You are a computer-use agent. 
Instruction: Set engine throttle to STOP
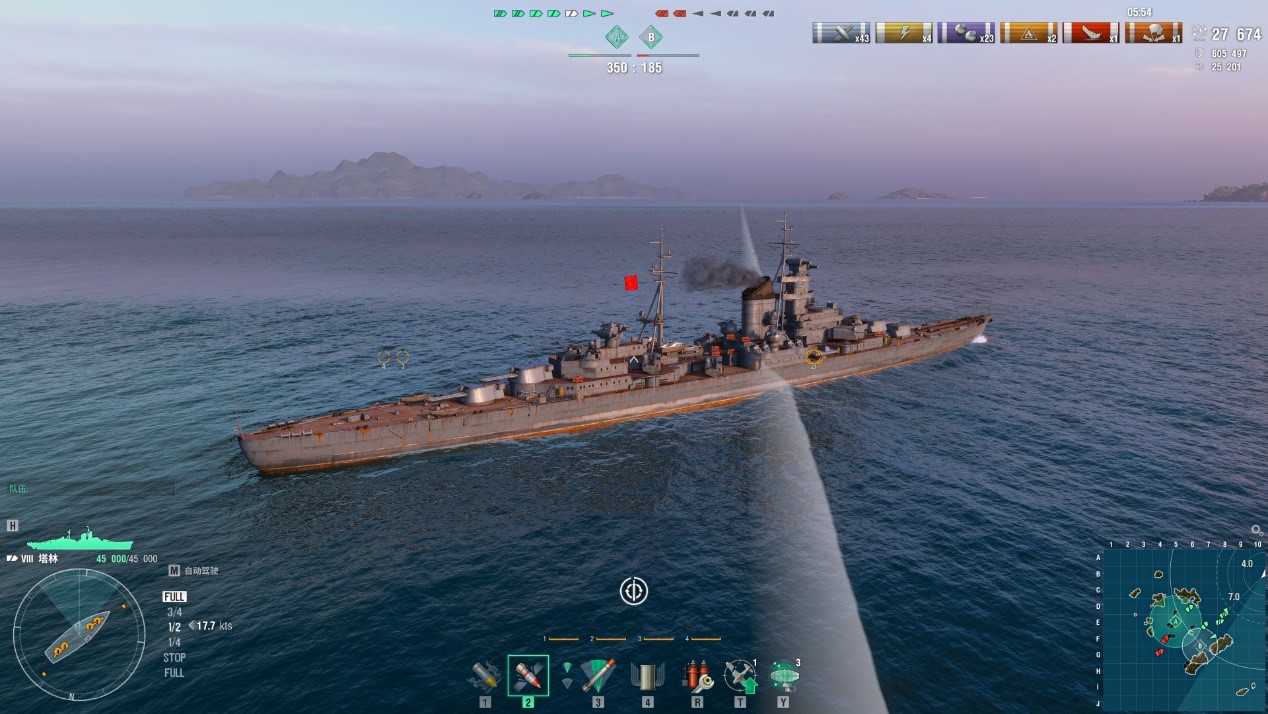coord(174,658)
